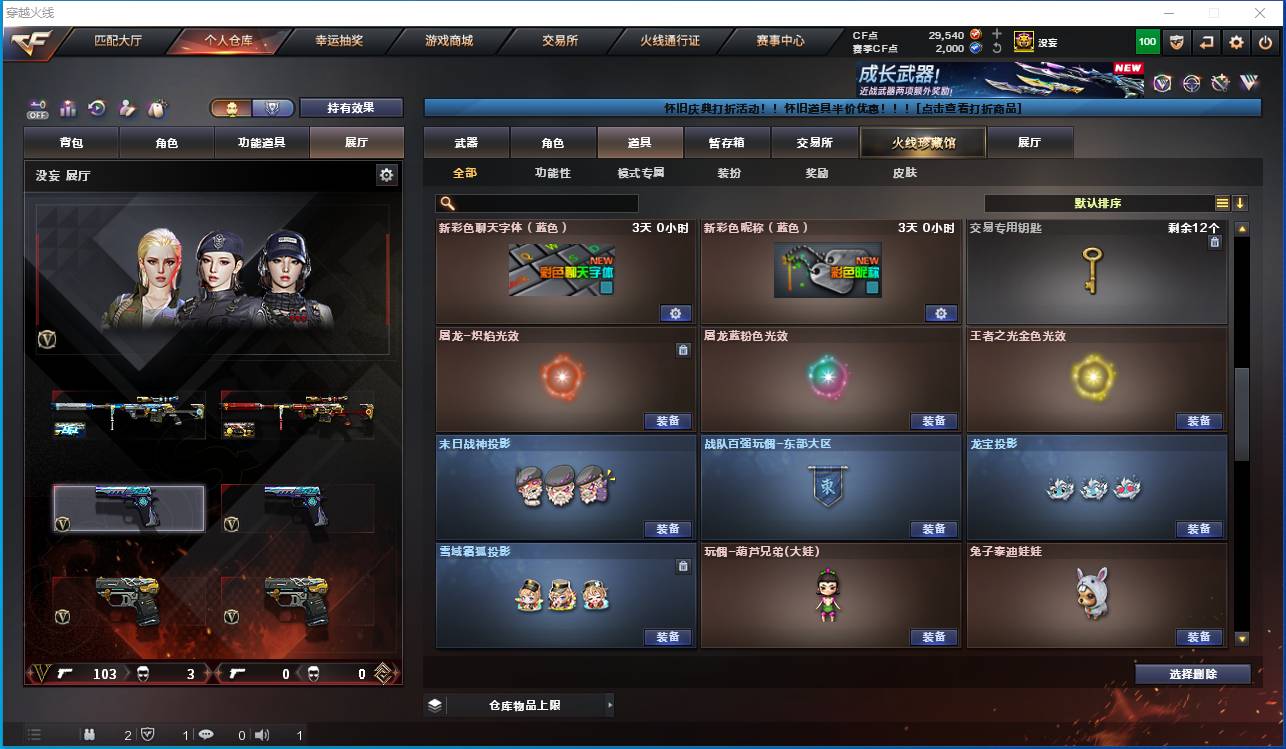Select the stats/ranking icon in warehouse toolbar

point(66,108)
